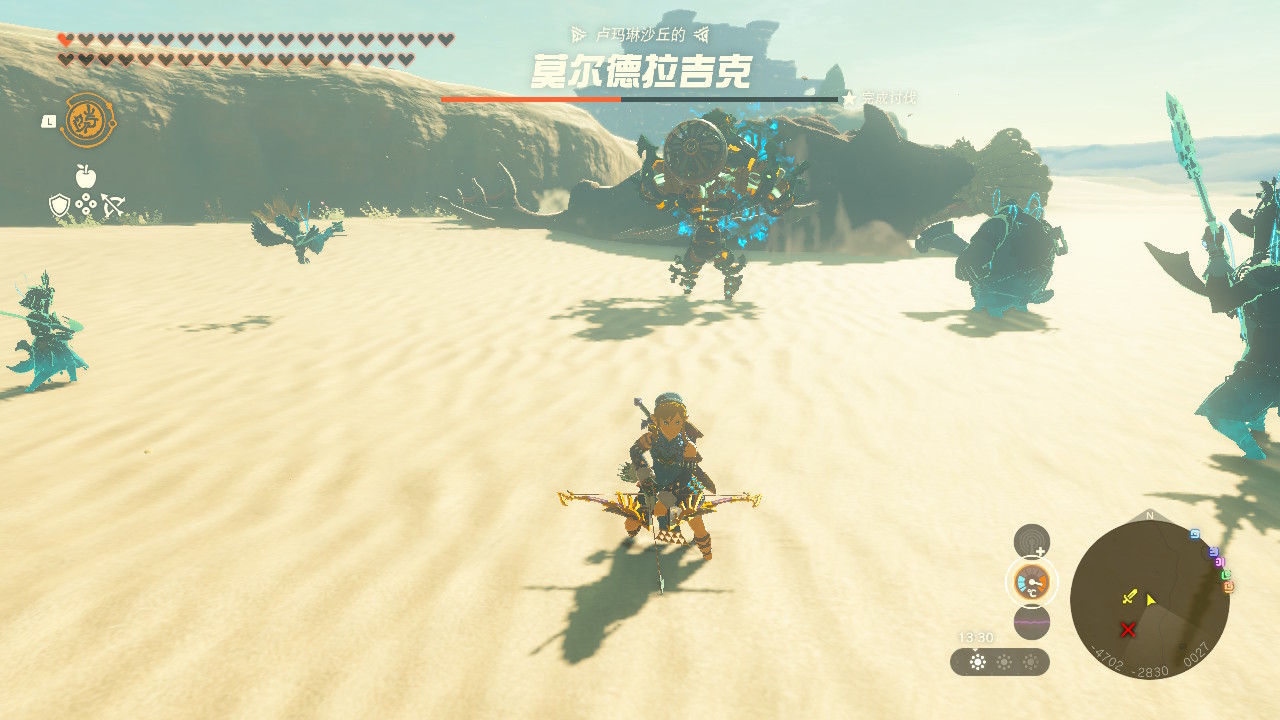Select the orange rune ability icon
The image size is (1280, 720).
[x=88, y=121]
